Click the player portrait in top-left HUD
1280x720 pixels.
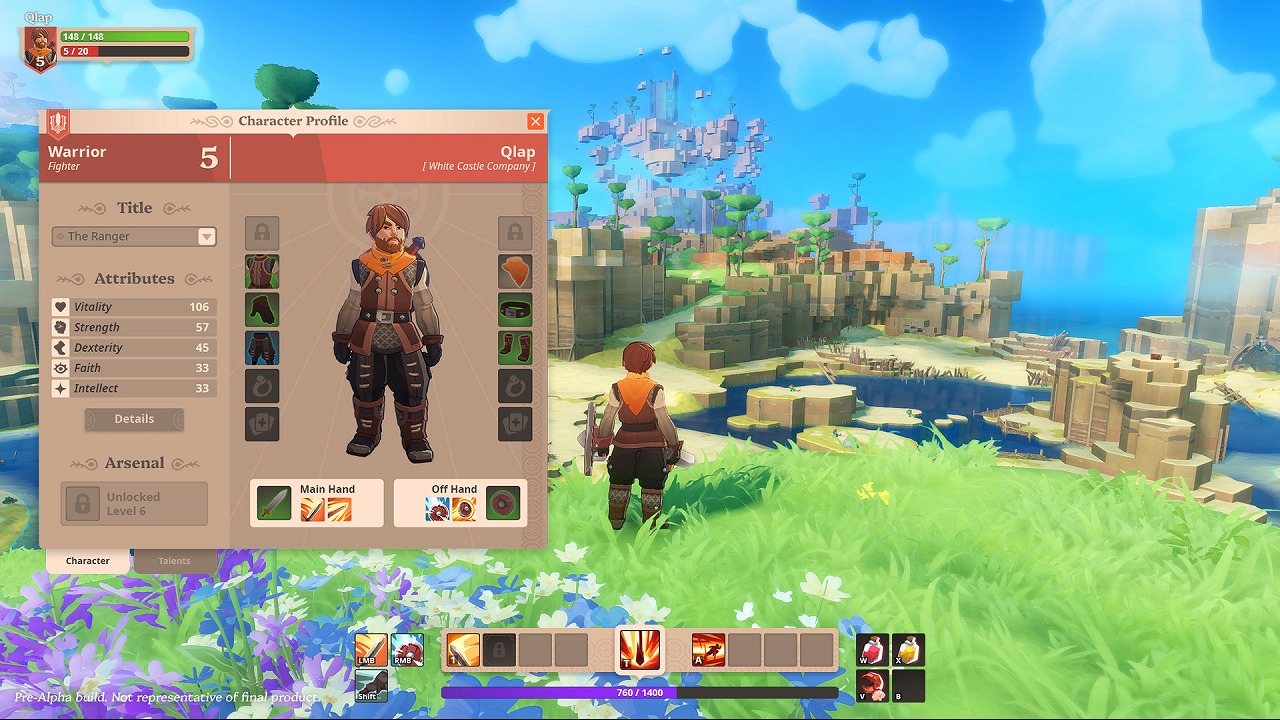[x=40, y=47]
